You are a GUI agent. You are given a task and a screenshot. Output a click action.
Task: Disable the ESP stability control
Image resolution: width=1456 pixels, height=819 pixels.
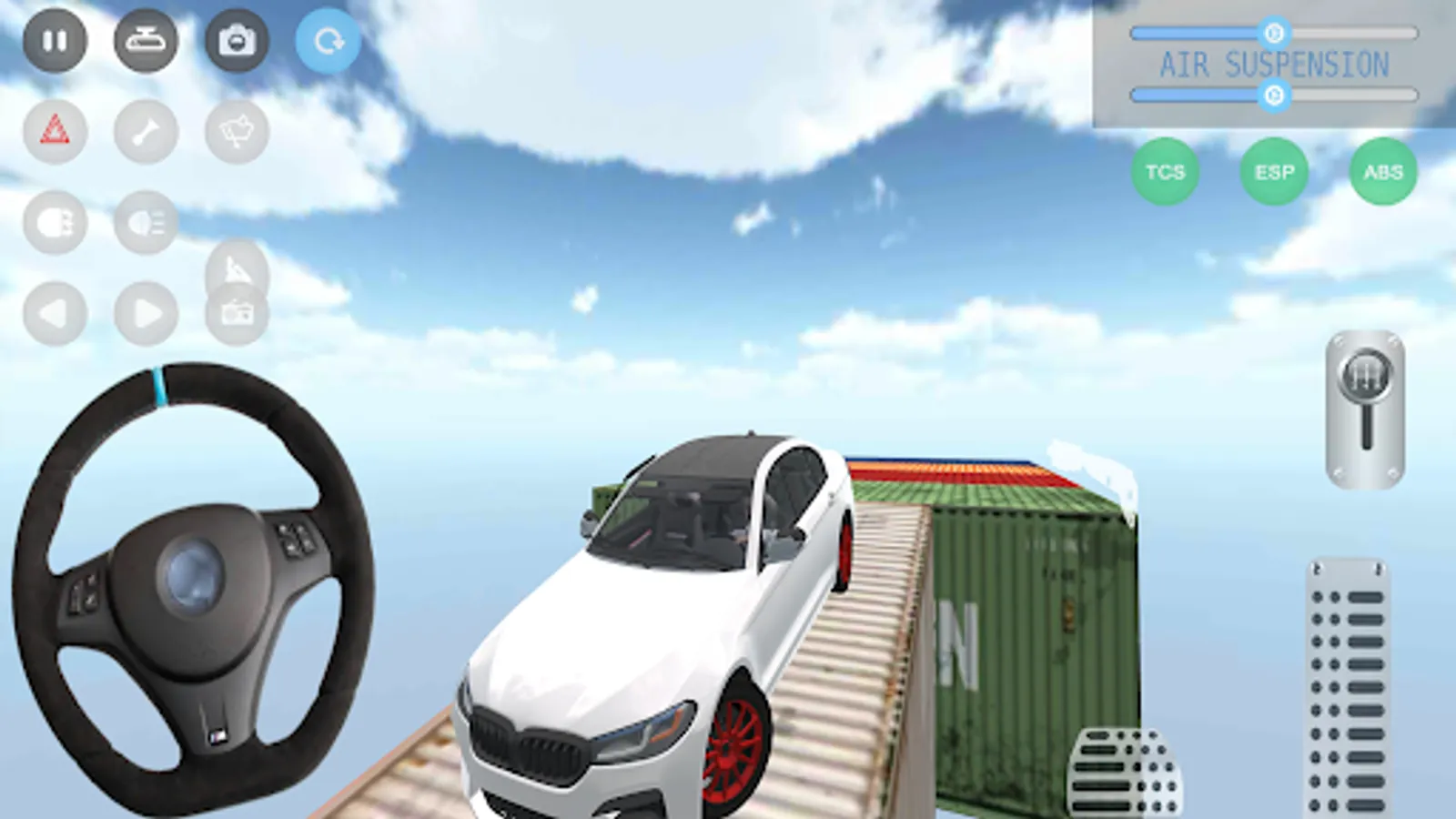tap(1274, 171)
